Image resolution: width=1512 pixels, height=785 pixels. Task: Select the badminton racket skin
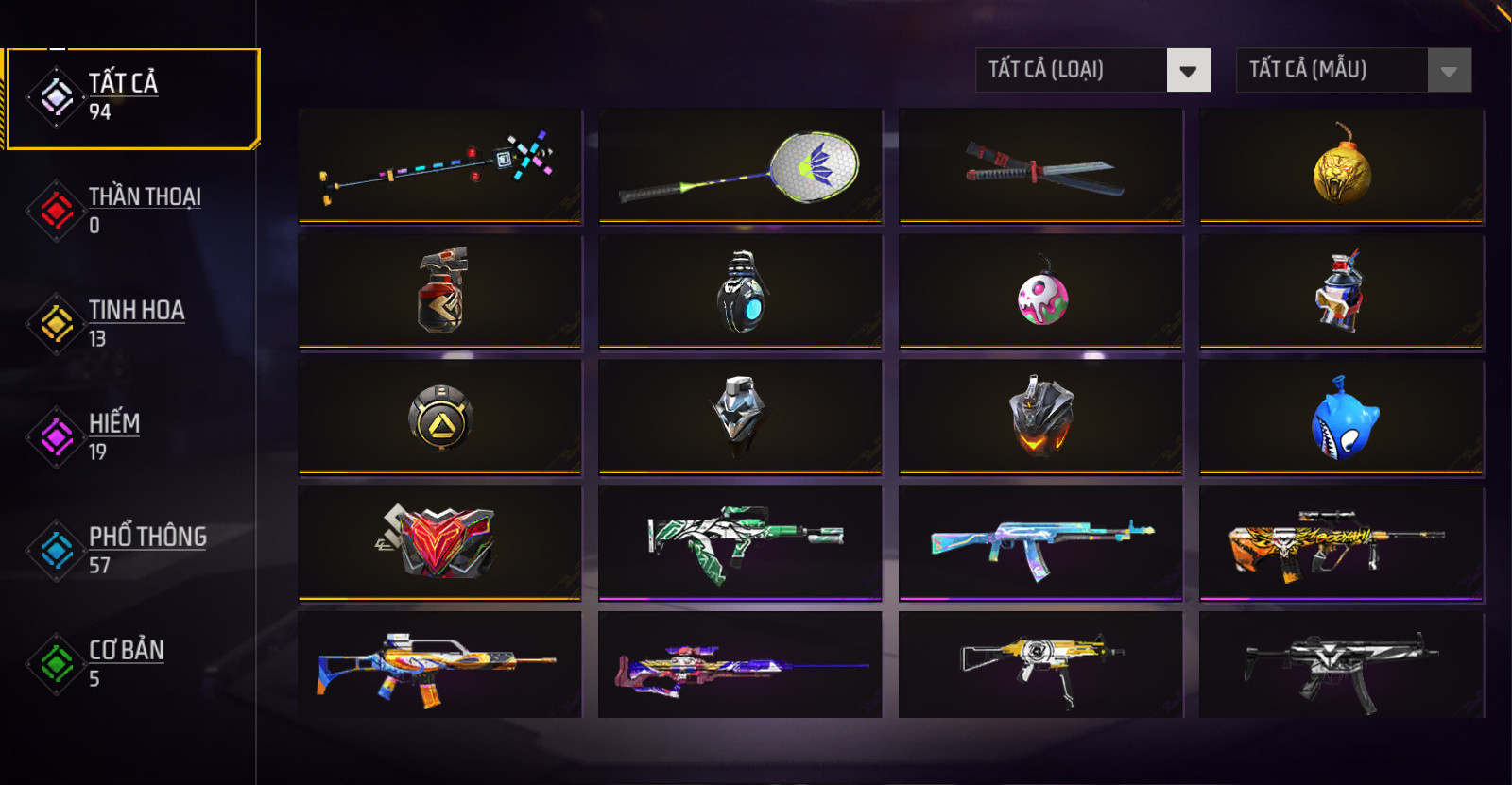(740, 166)
